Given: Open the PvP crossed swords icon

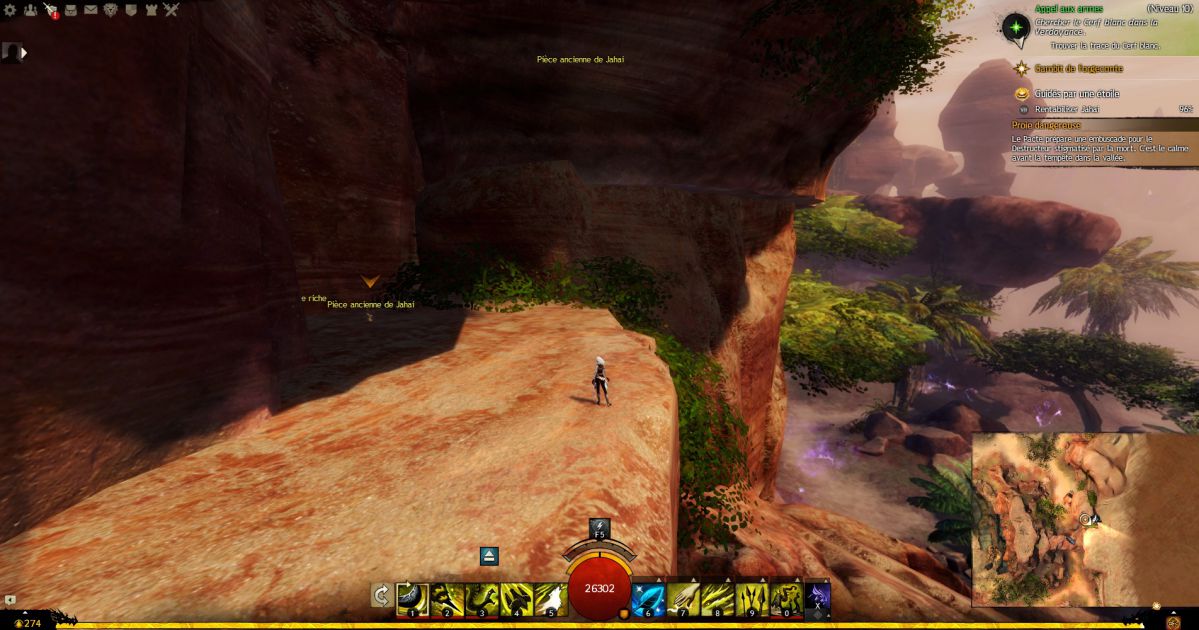Looking at the screenshot, I should point(171,10).
